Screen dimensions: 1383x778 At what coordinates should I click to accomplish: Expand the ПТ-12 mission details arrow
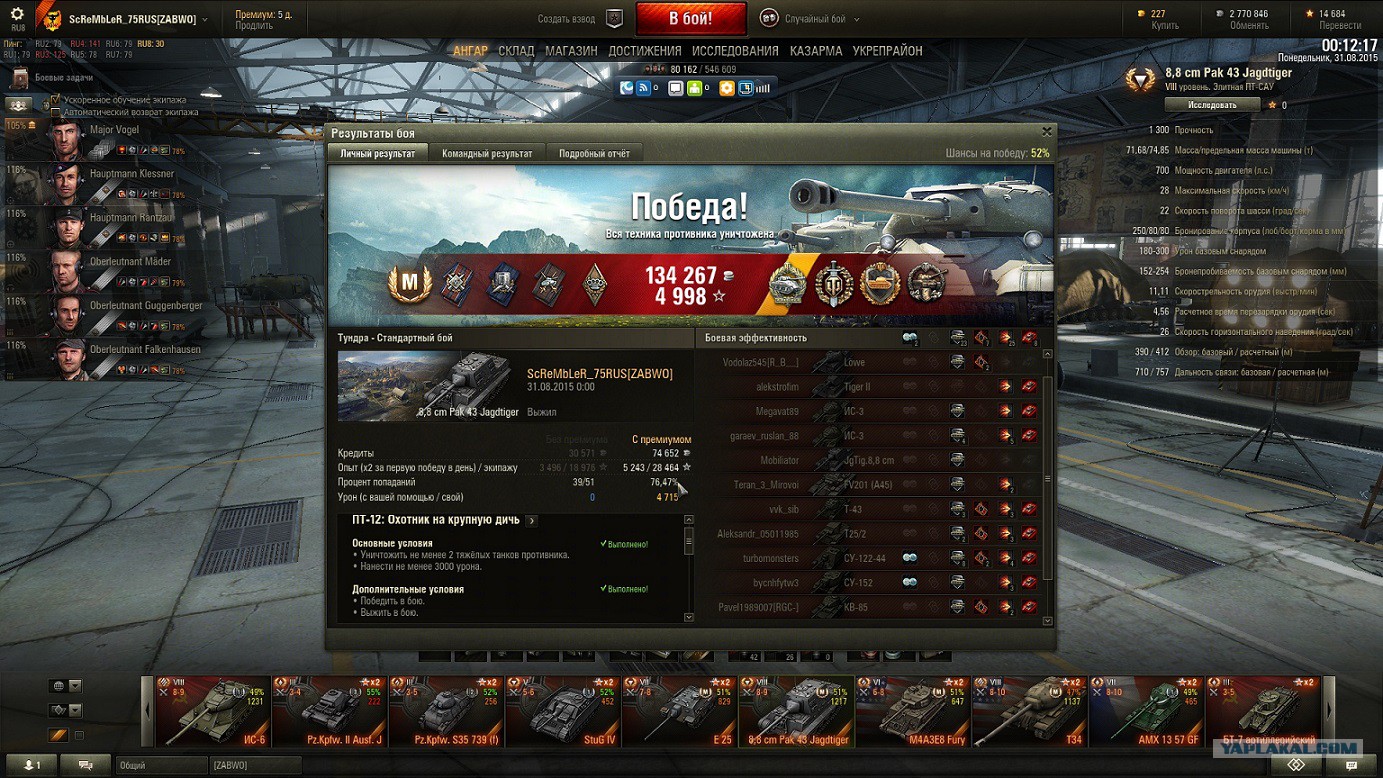(531, 521)
